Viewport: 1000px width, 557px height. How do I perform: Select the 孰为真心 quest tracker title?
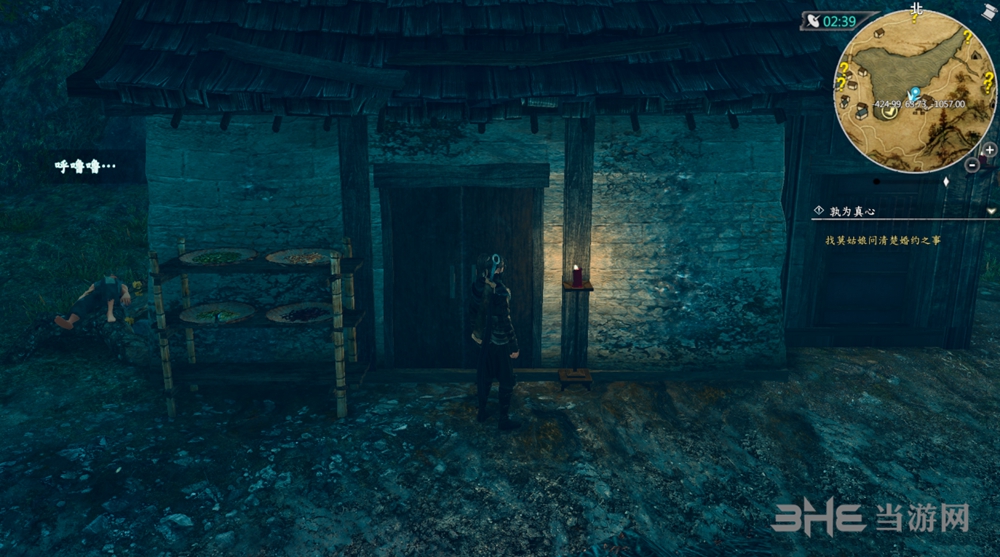pos(852,211)
